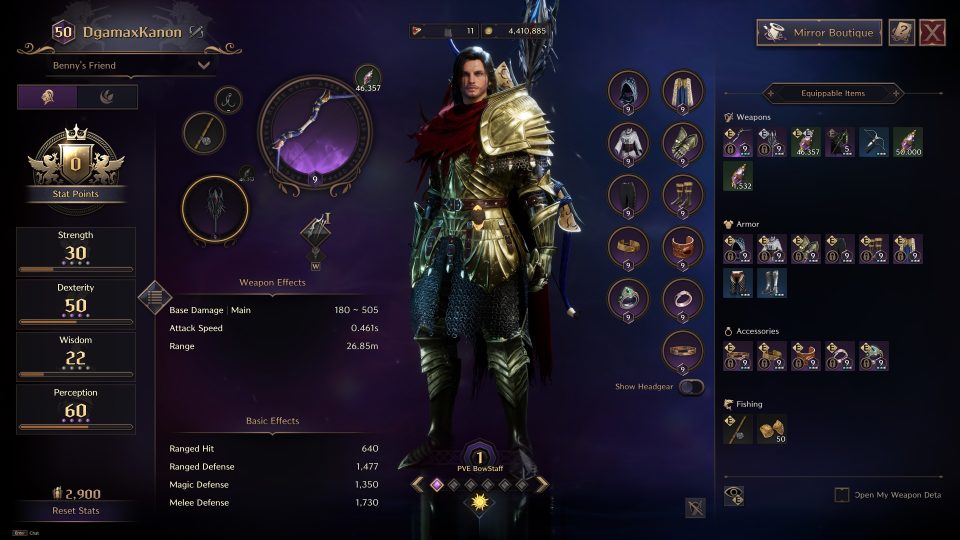
Task: Close the character equipment screen
Action: tap(933, 32)
